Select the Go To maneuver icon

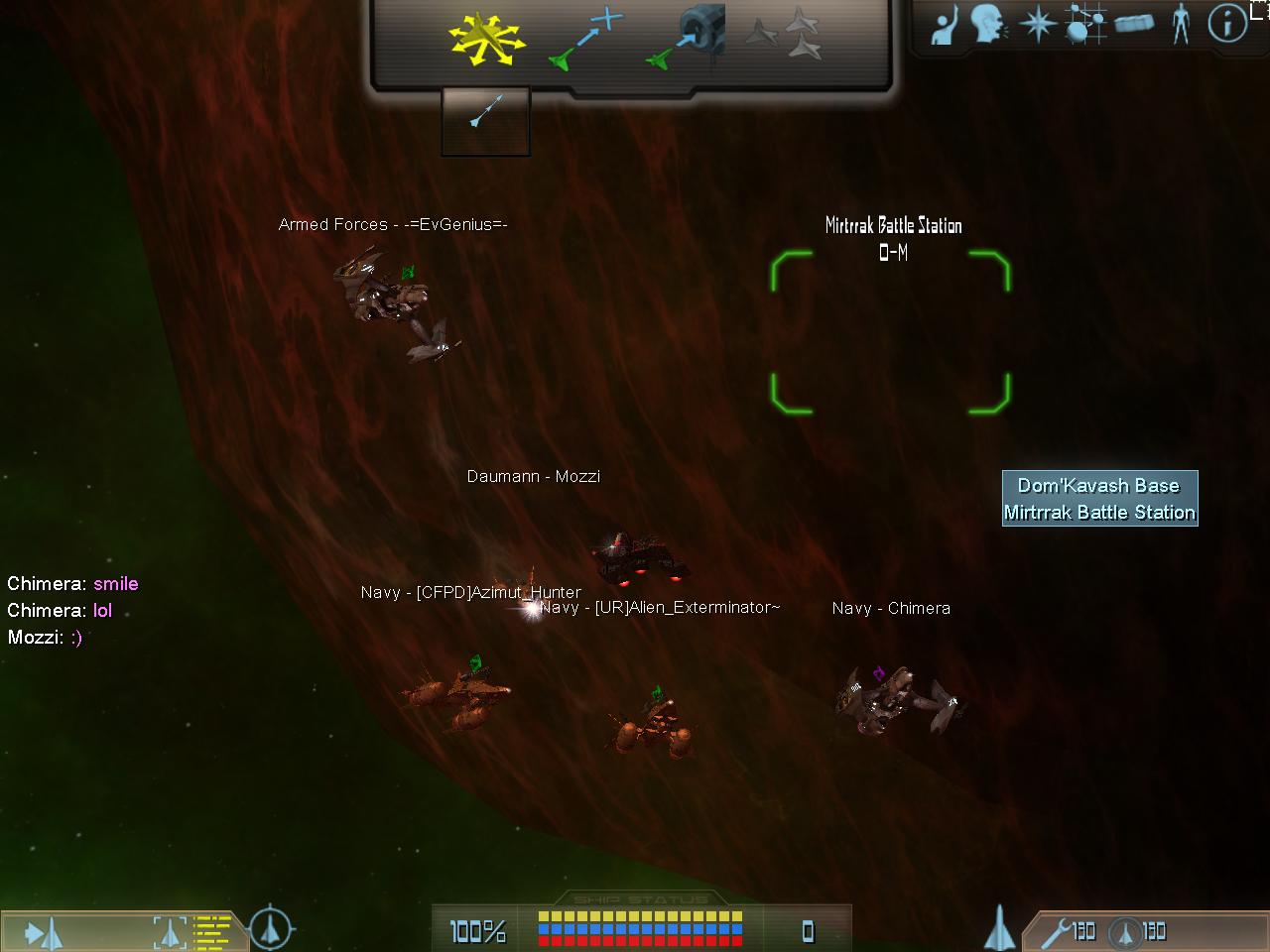tap(585, 42)
